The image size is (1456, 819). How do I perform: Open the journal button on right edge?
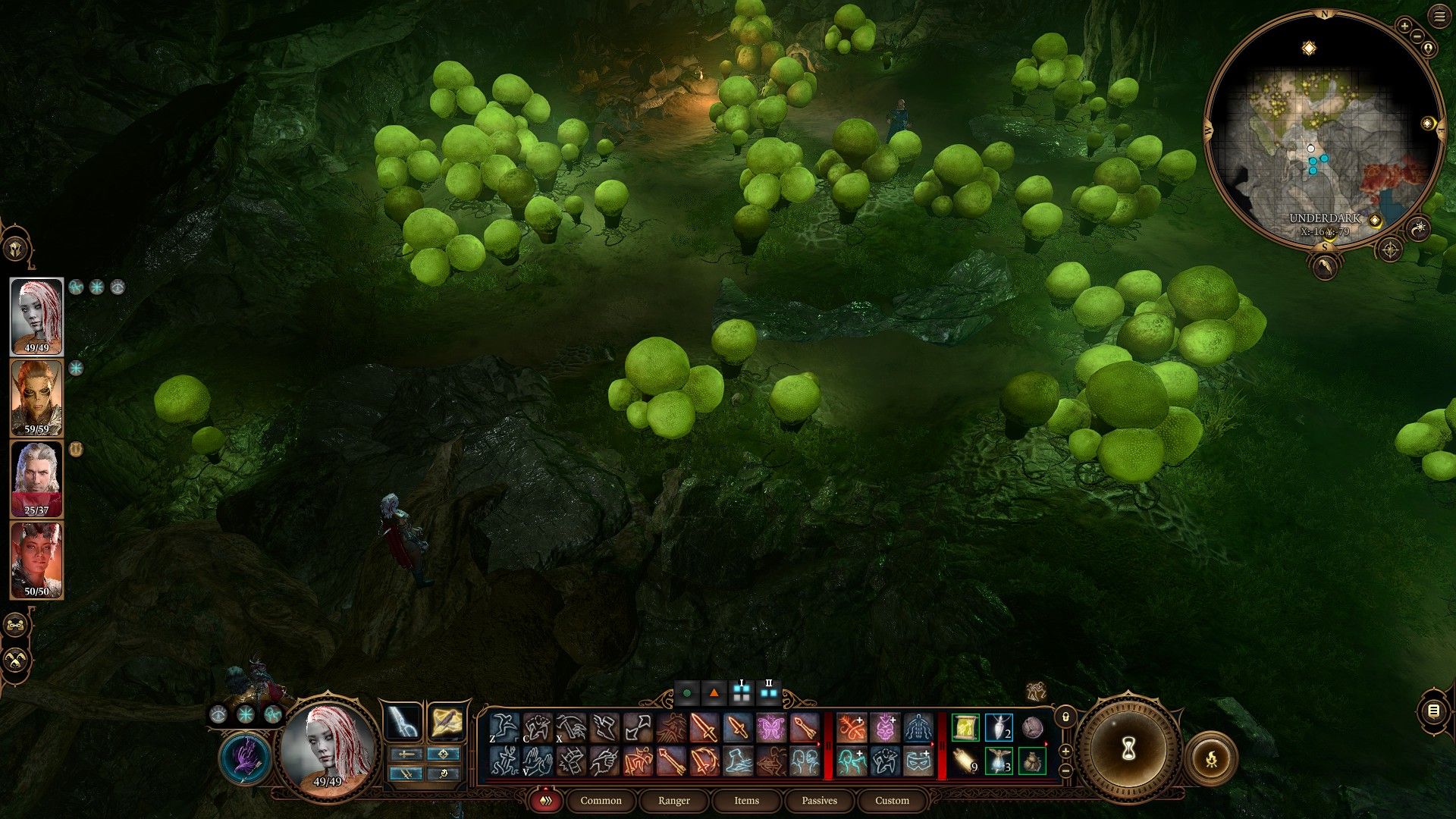pos(1433,711)
